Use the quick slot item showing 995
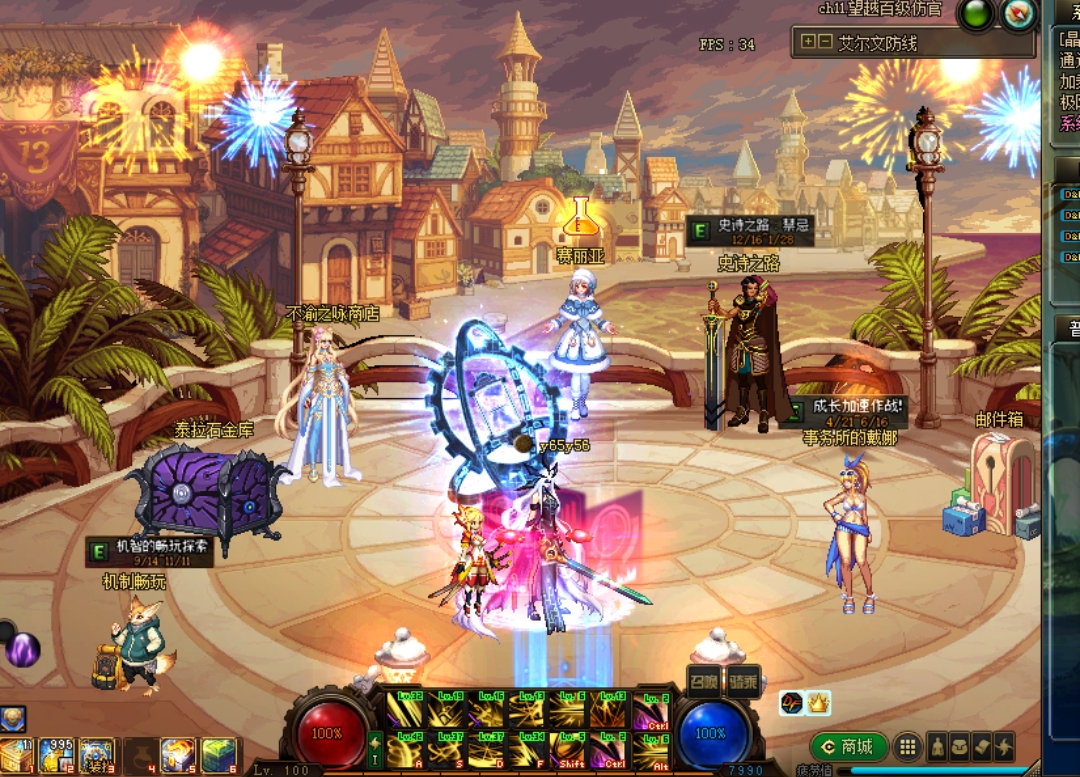This screenshot has height=777, width=1080. [x=55, y=756]
